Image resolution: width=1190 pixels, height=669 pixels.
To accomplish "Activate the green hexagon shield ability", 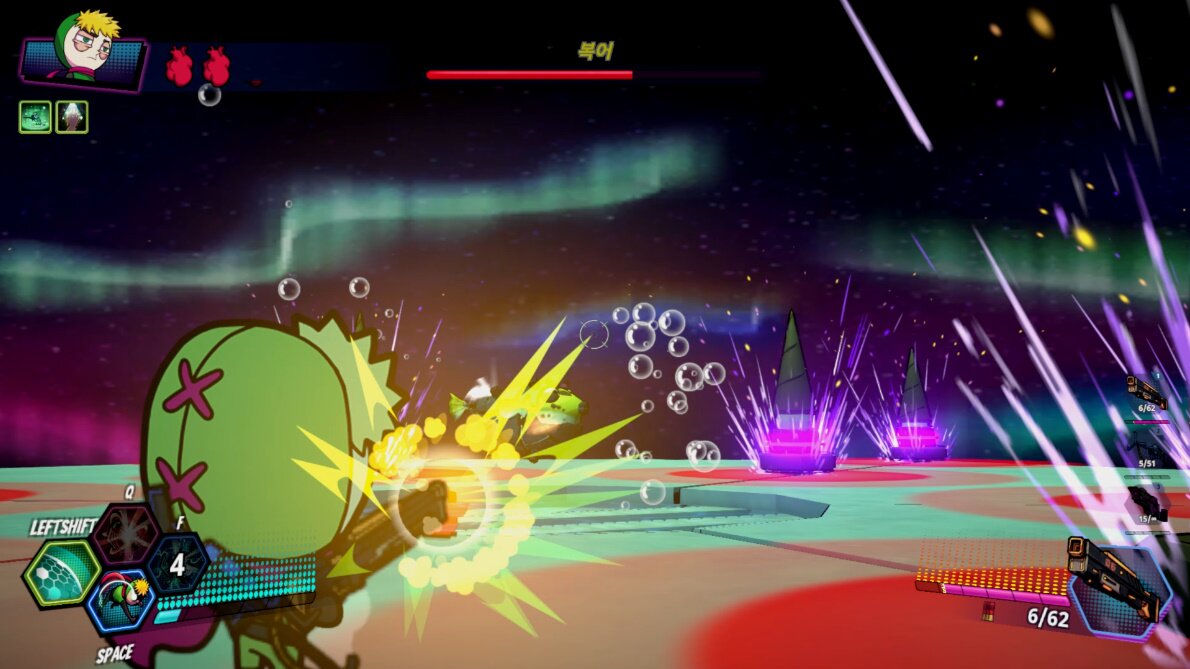I will 62,573.
